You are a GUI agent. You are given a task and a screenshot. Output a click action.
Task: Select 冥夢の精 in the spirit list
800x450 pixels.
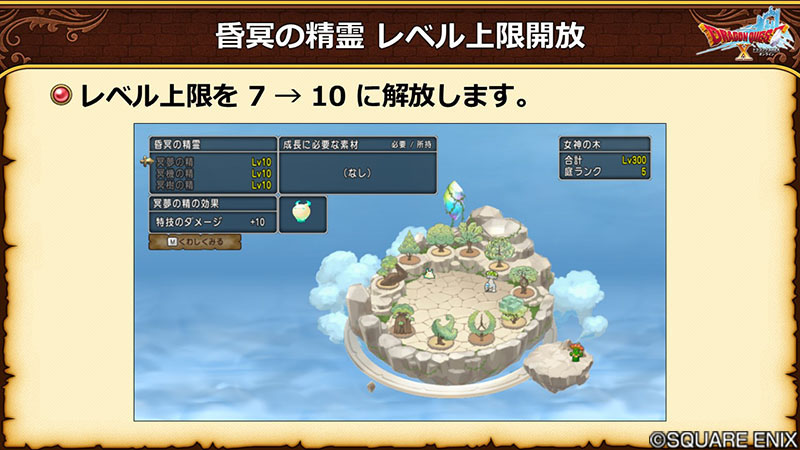tap(212, 160)
